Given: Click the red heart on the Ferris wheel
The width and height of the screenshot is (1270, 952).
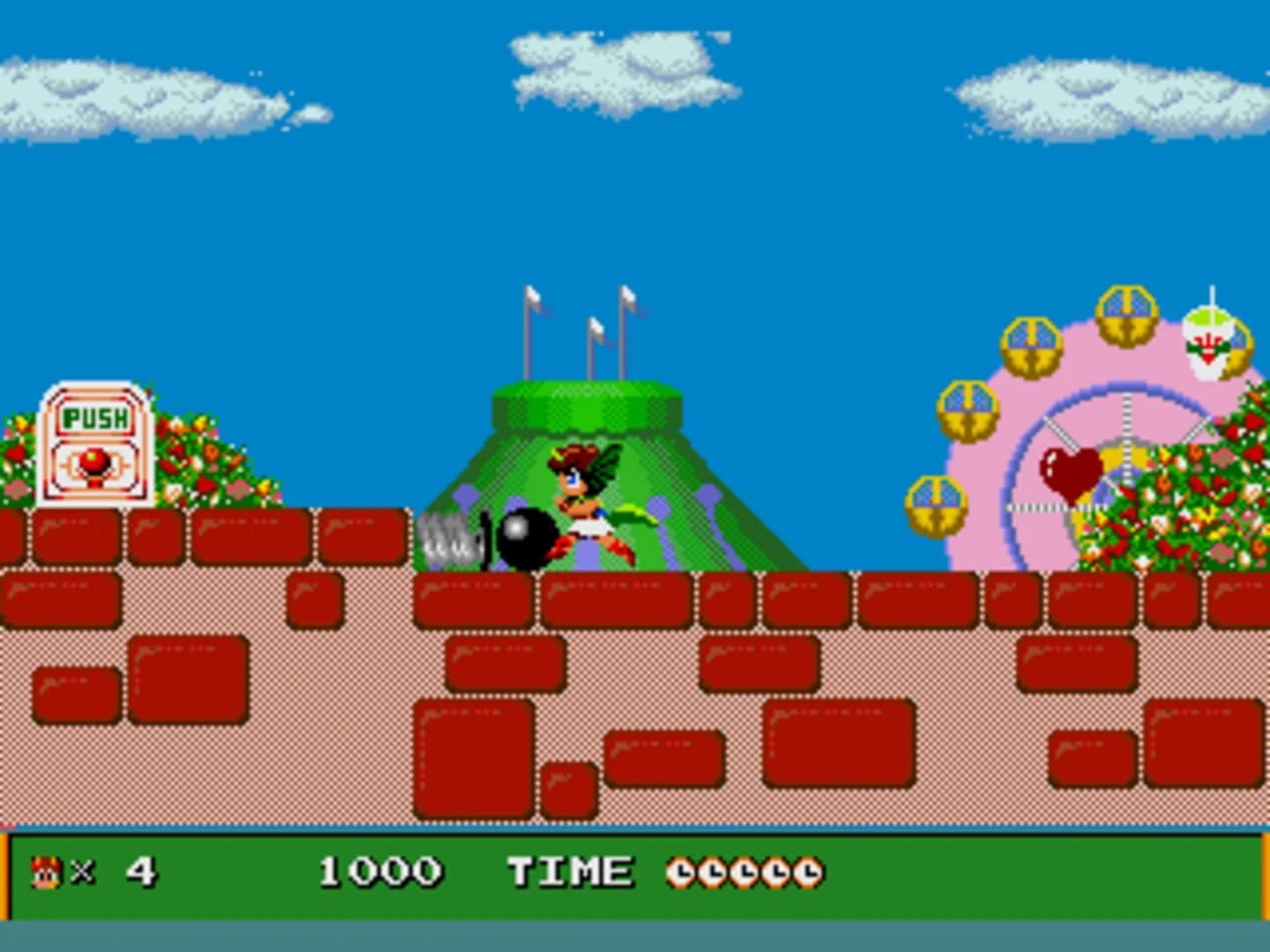Looking at the screenshot, I should pyautogui.click(x=1070, y=468).
